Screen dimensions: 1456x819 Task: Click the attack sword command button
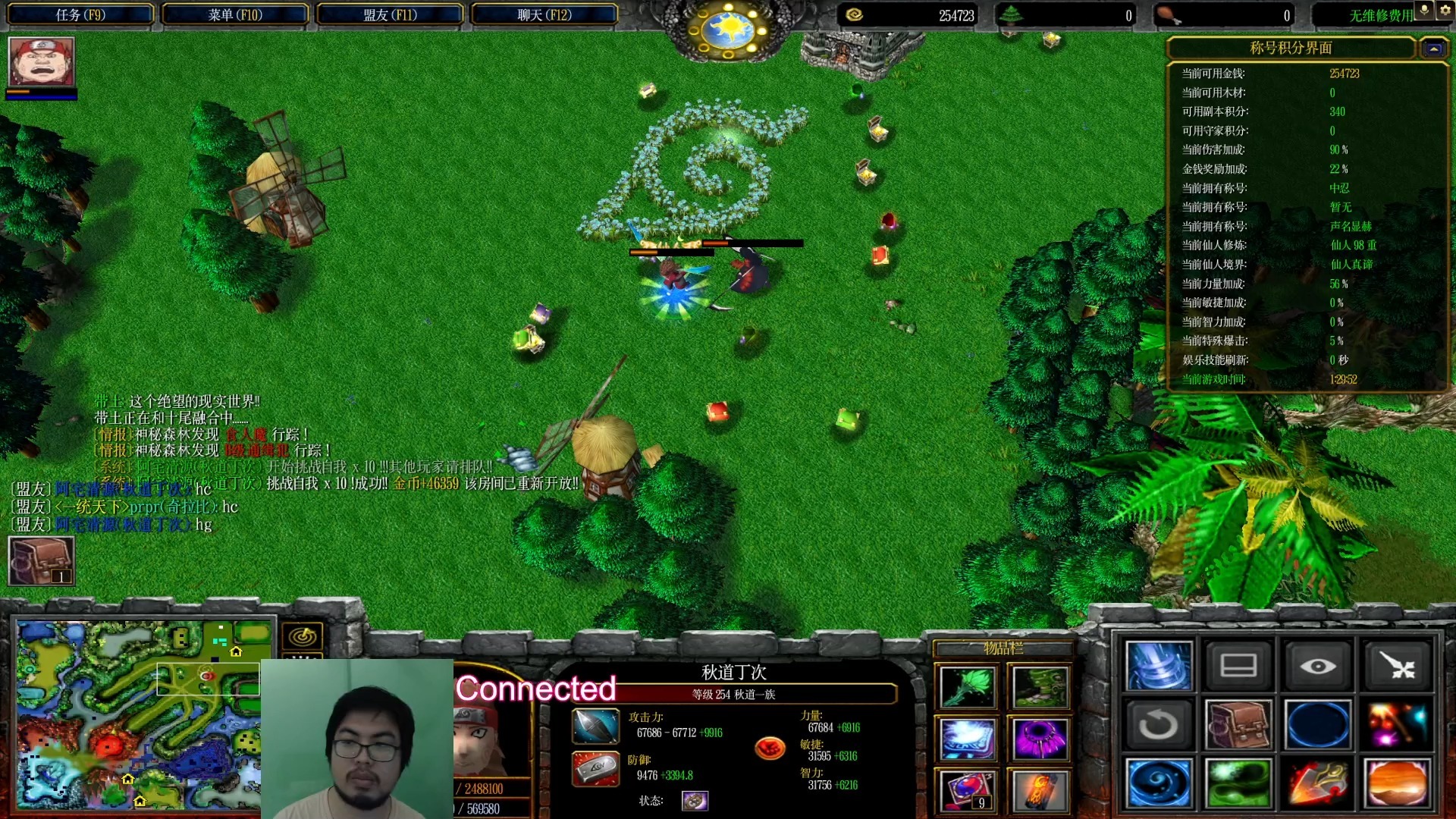pyautogui.click(x=1398, y=667)
